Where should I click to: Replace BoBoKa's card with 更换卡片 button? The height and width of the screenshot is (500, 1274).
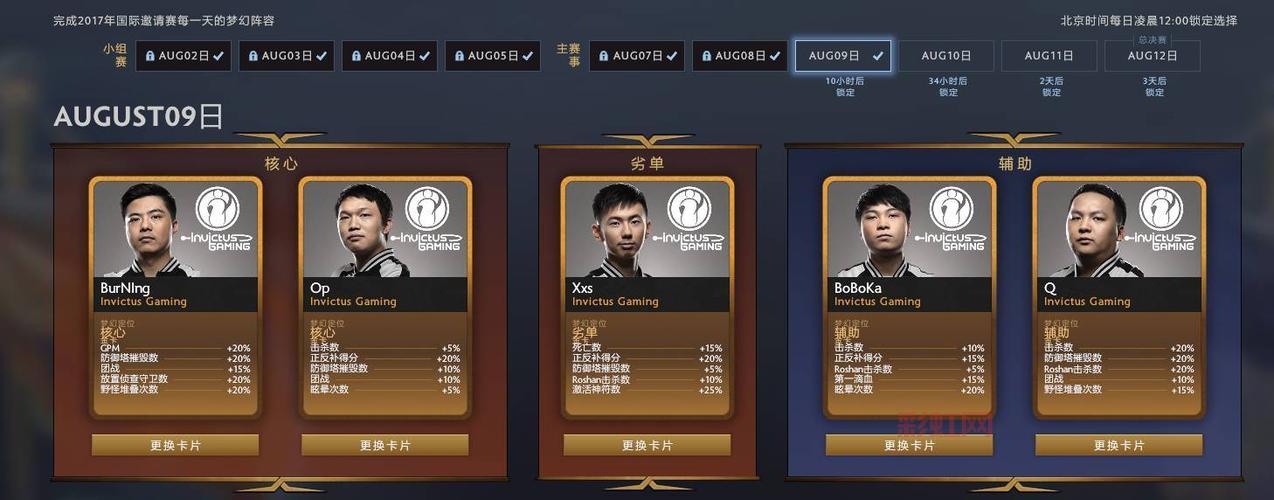pyautogui.click(x=909, y=445)
